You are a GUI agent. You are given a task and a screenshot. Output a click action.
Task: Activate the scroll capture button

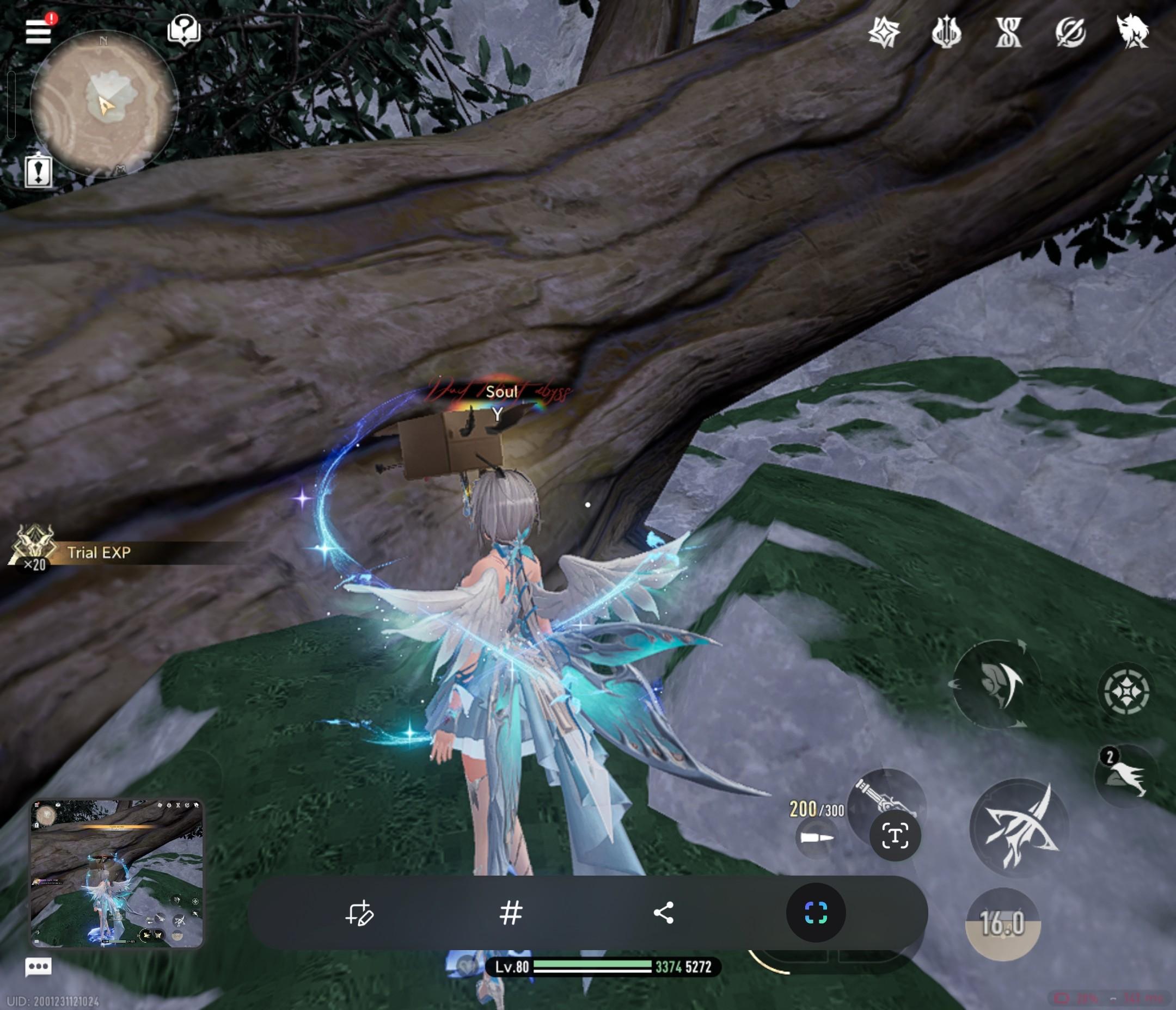[816, 913]
